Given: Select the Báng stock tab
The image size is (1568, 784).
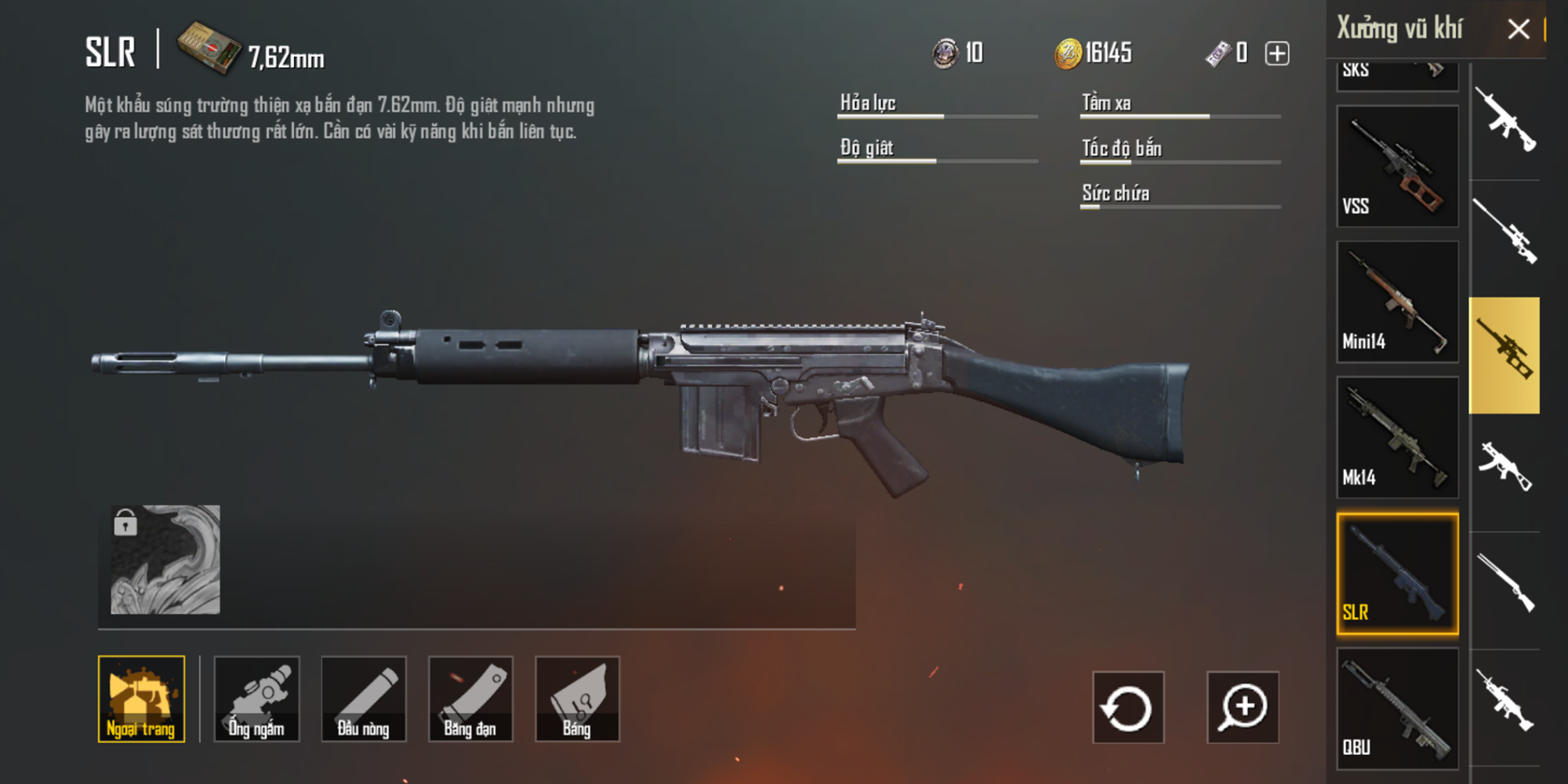Looking at the screenshot, I should [578, 699].
